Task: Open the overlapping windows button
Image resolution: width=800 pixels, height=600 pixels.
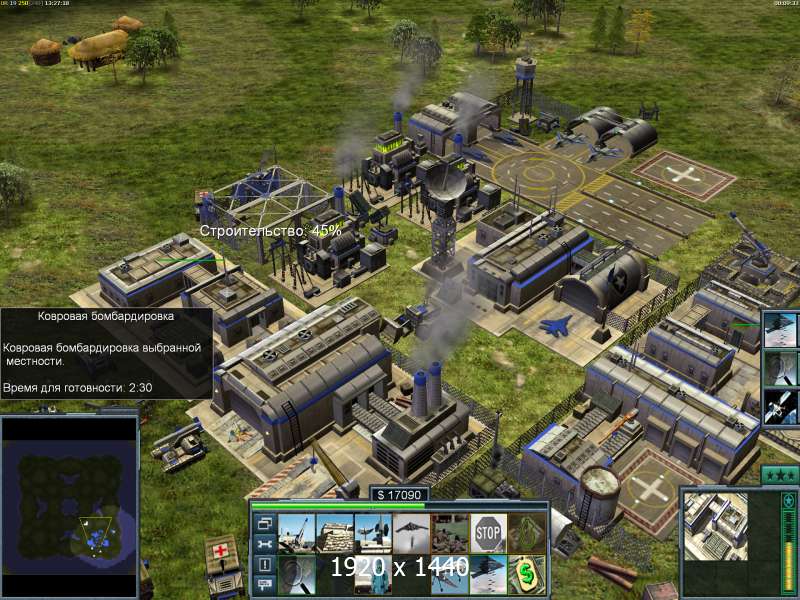Action: [264, 523]
